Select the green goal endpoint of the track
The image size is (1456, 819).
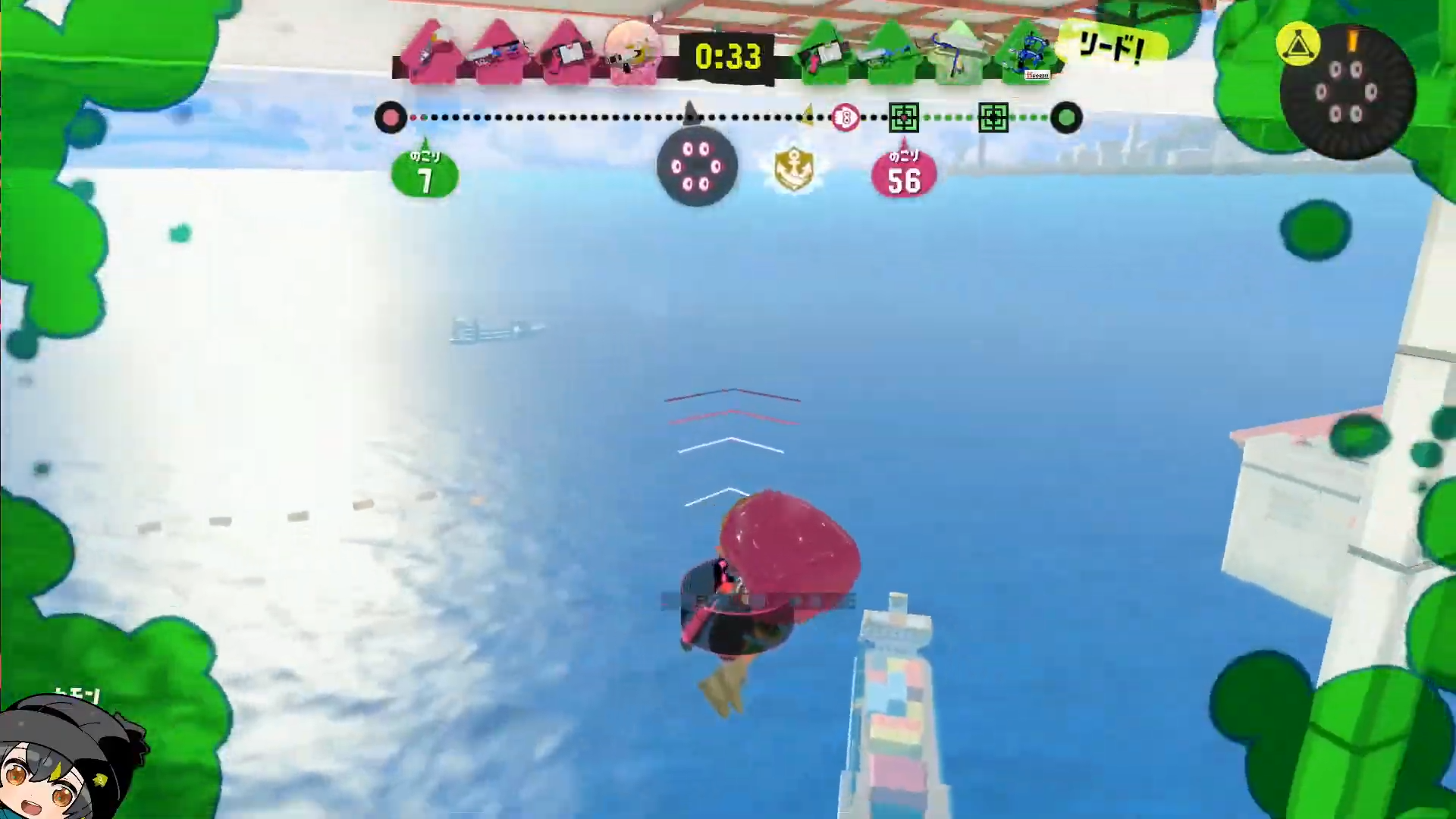click(1066, 118)
